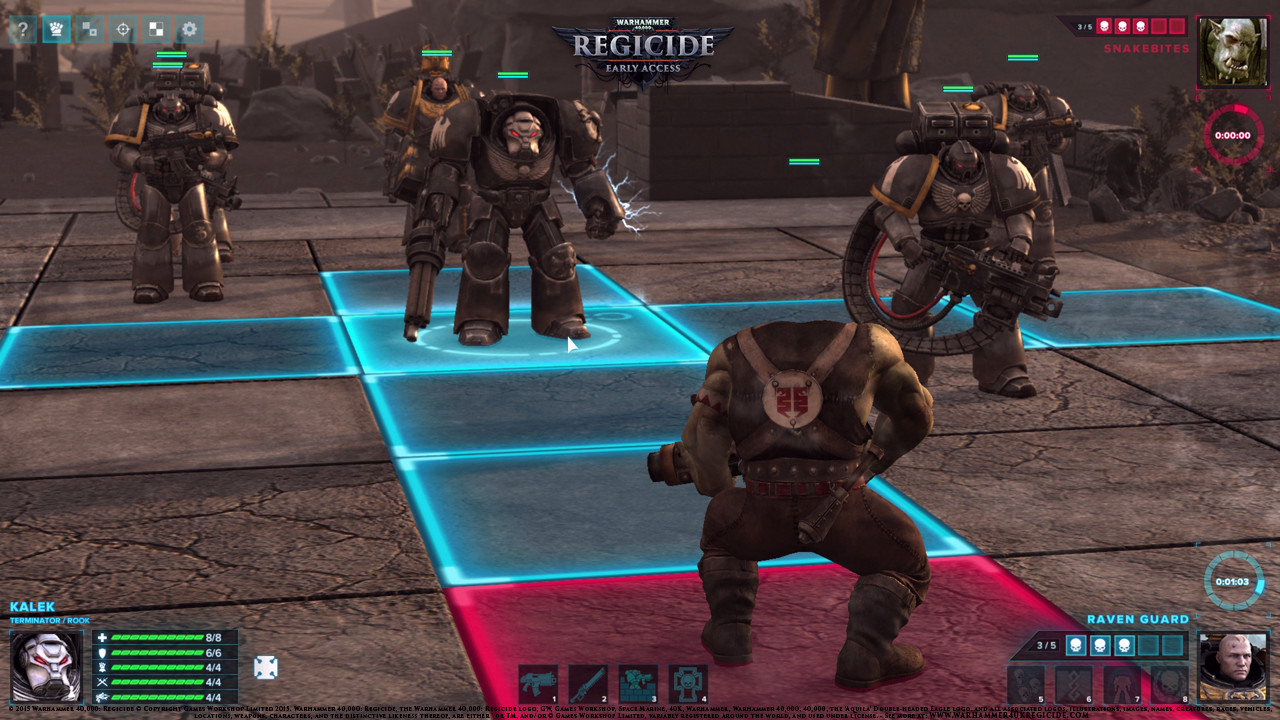Select the skulls ability in slot 5
1280x720 pixels.
click(1026, 684)
